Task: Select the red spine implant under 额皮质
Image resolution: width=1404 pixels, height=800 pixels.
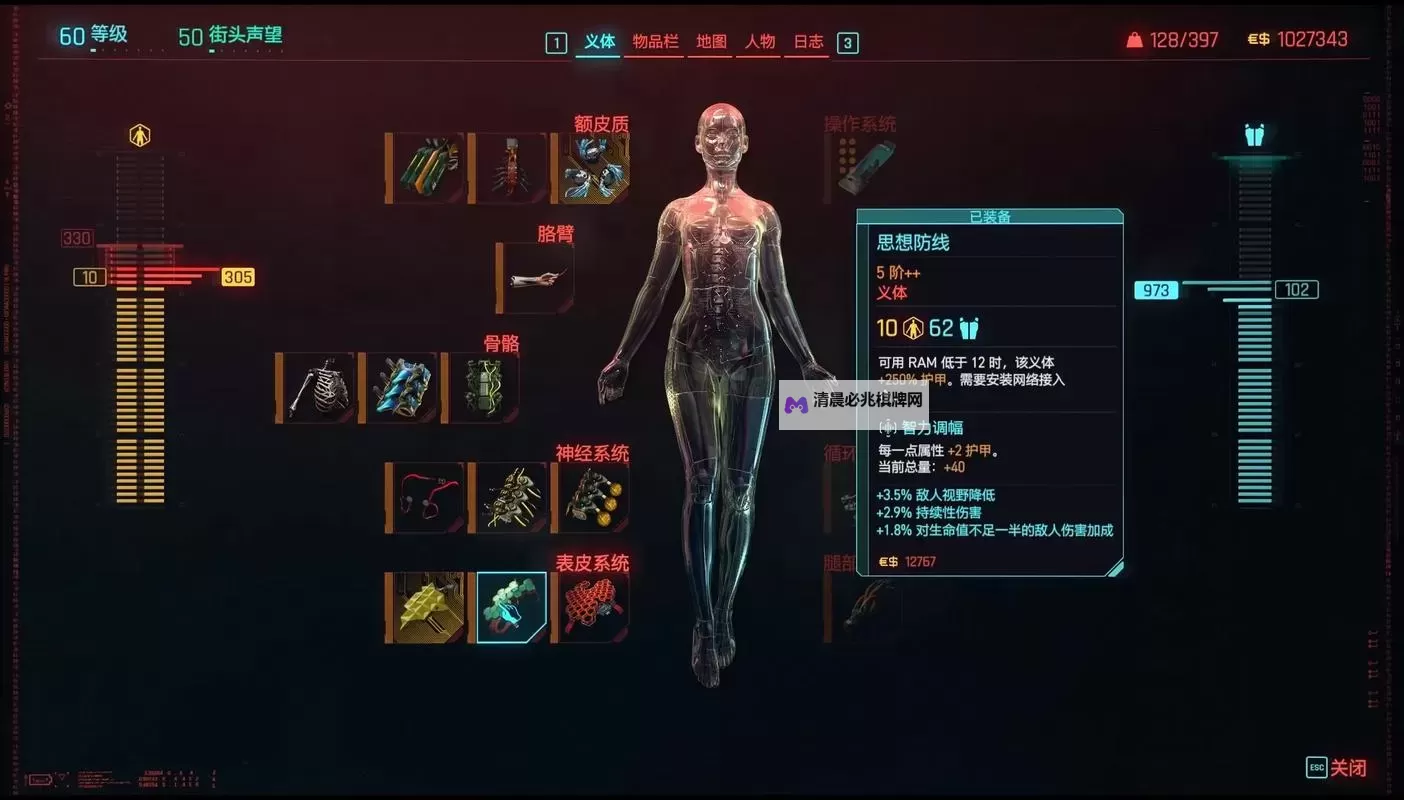Action: tap(509, 167)
